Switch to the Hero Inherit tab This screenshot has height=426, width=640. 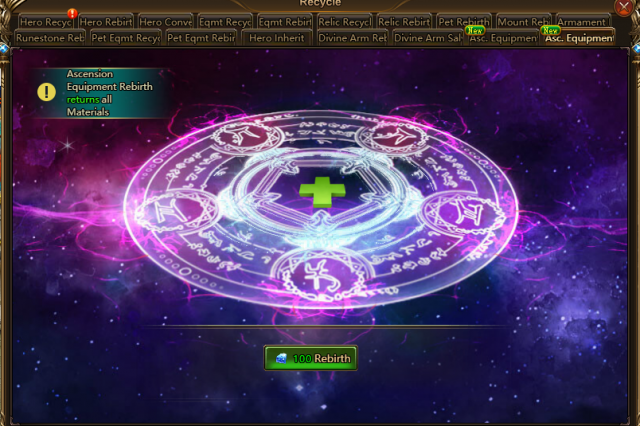click(x=276, y=39)
